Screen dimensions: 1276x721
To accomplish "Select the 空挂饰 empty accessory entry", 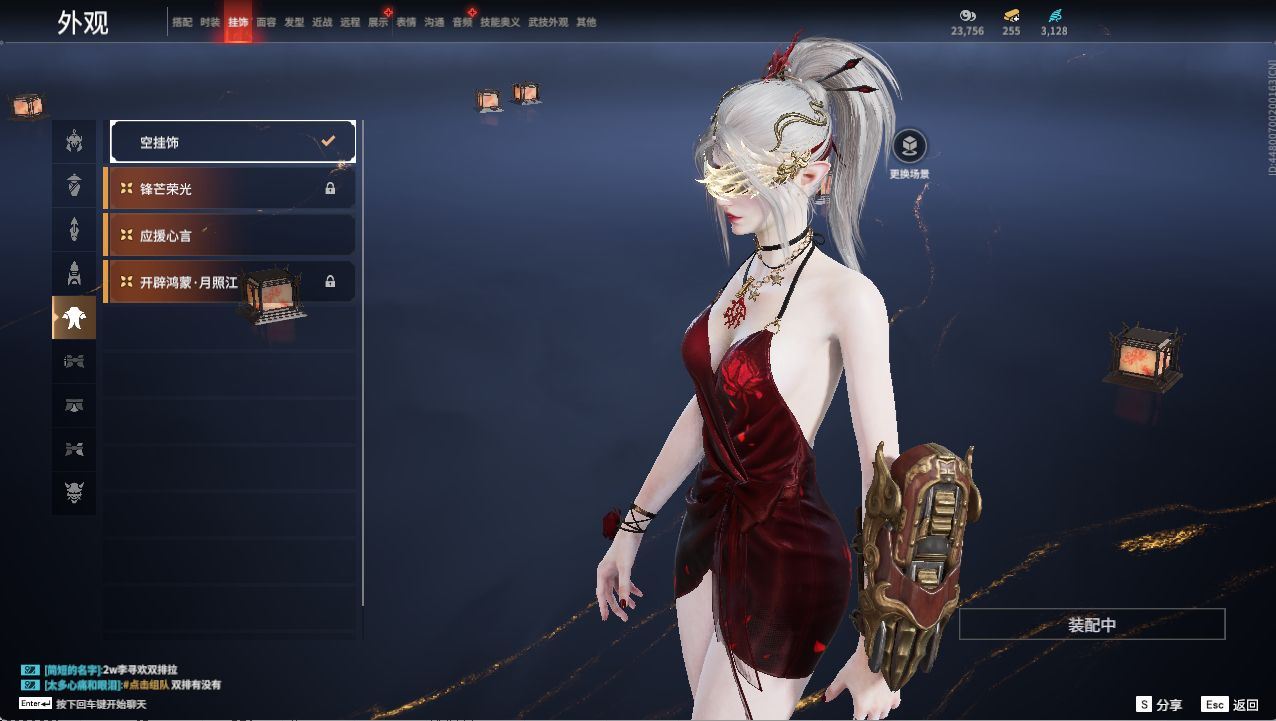I will (233, 142).
